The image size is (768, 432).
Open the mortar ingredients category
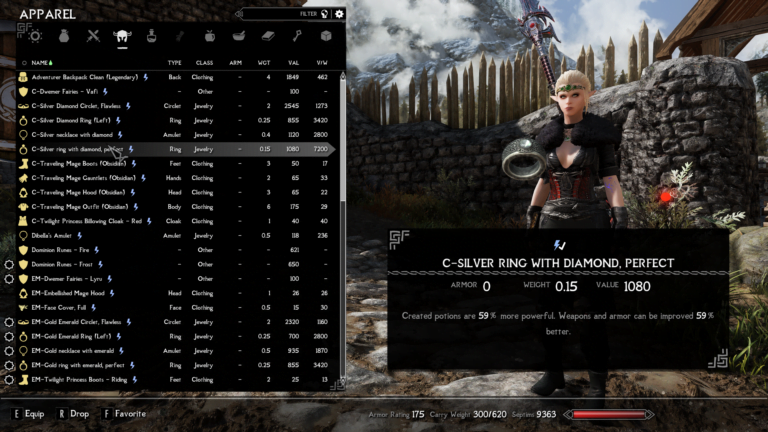tap(238, 36)
